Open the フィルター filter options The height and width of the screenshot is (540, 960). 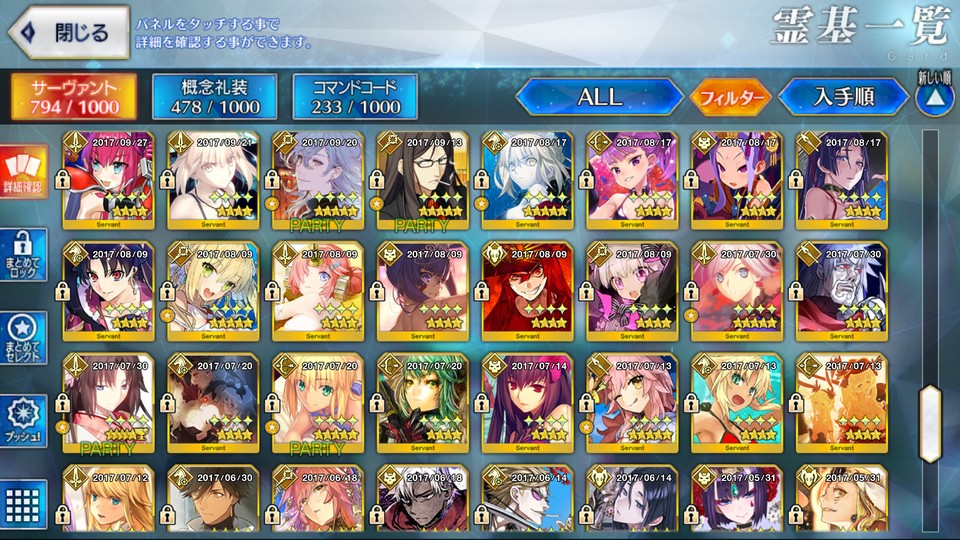click(x=729, y=98)
